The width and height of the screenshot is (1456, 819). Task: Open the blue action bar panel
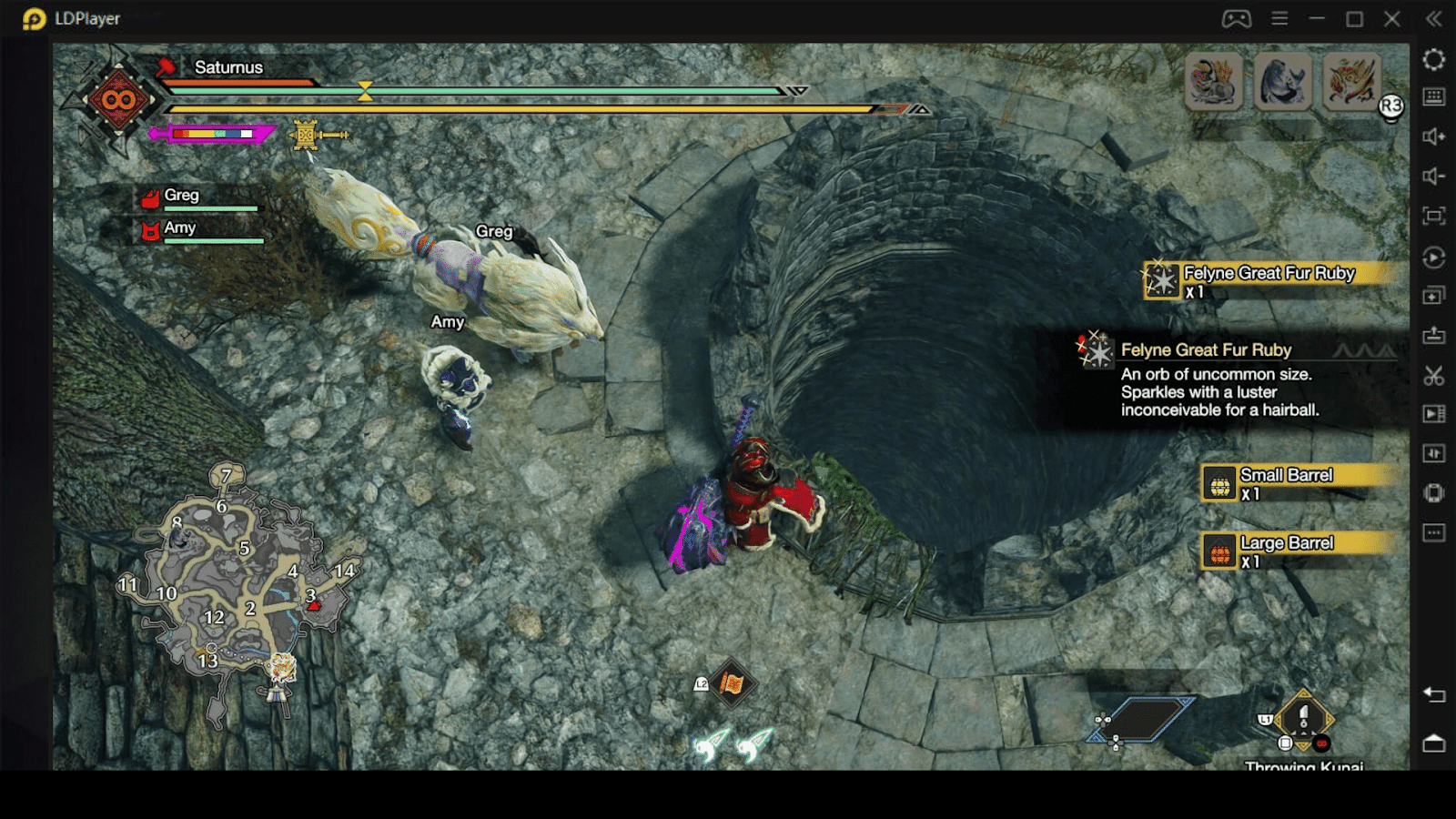pos(1141,720)
